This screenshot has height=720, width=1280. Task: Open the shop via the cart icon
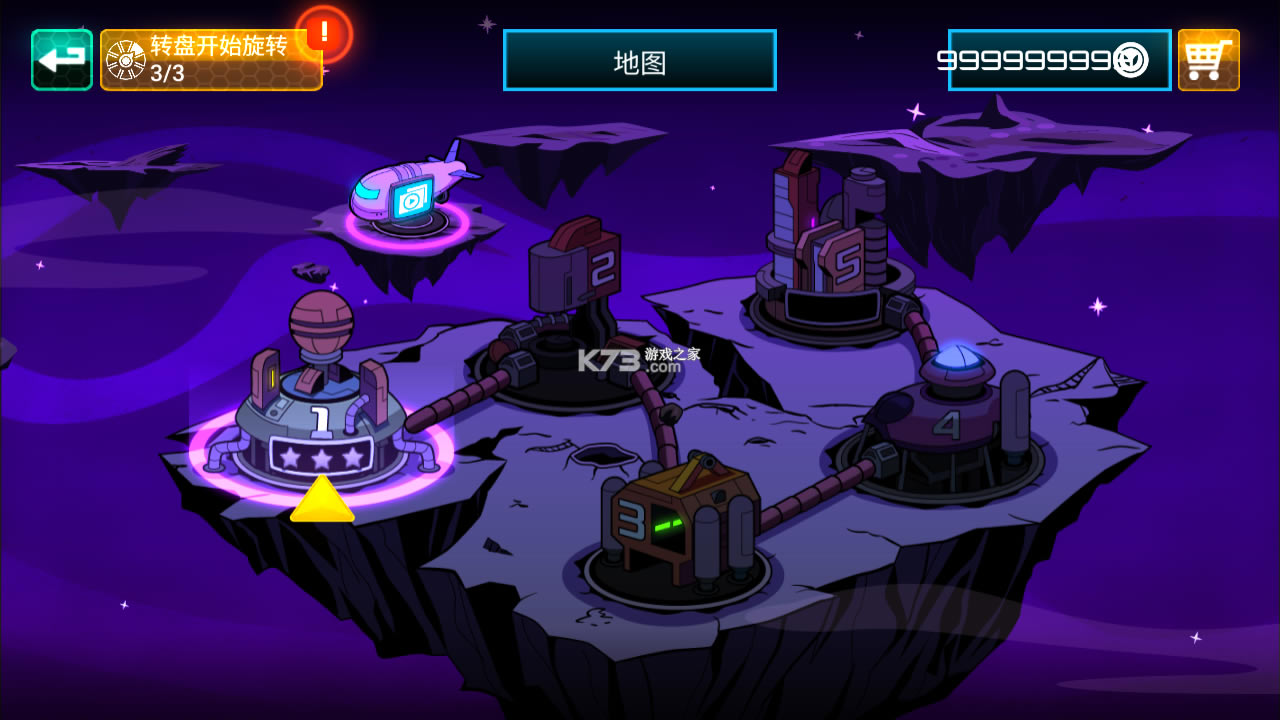pos(1208,60)
